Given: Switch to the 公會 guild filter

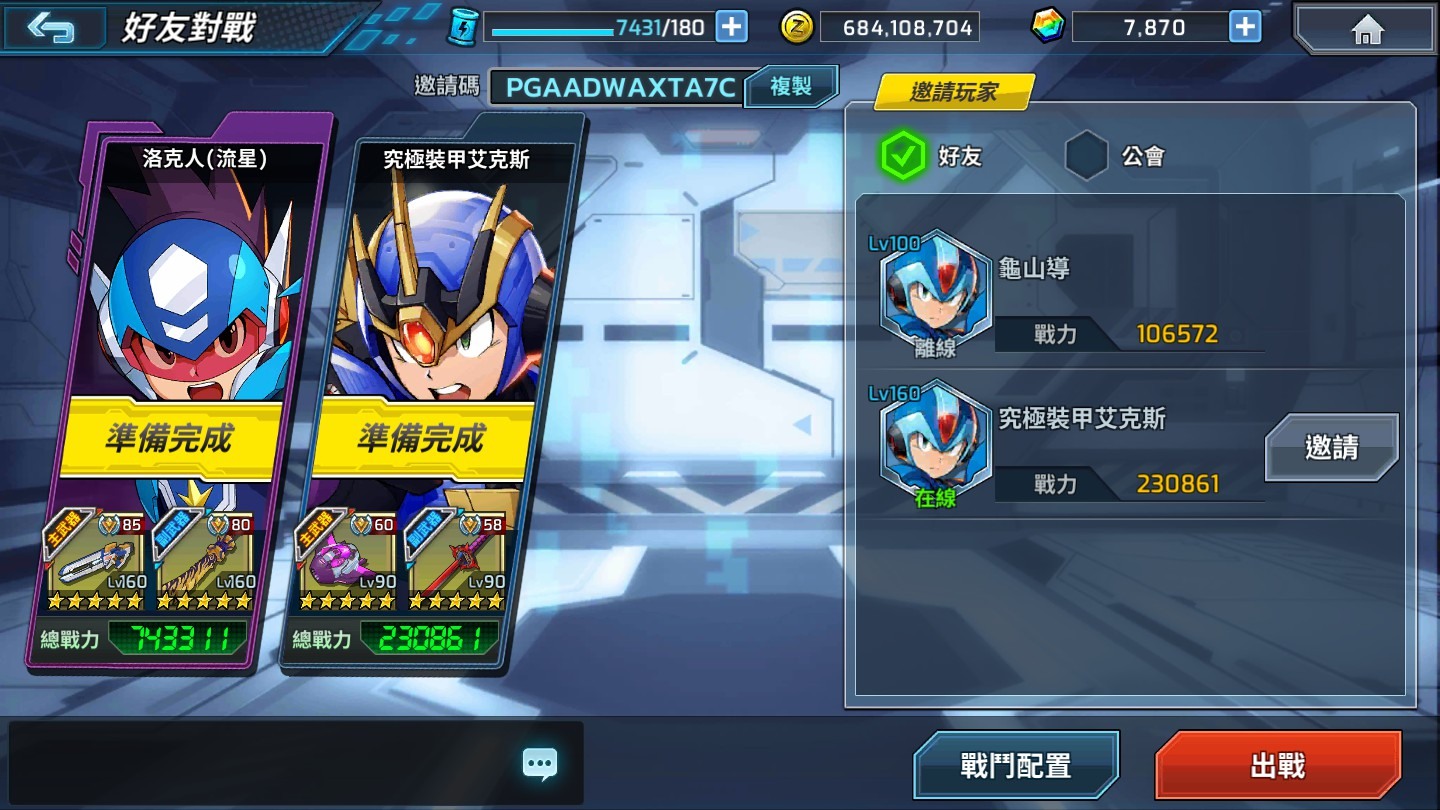Looking at the screenshot, I should [x=1086, y=156].
